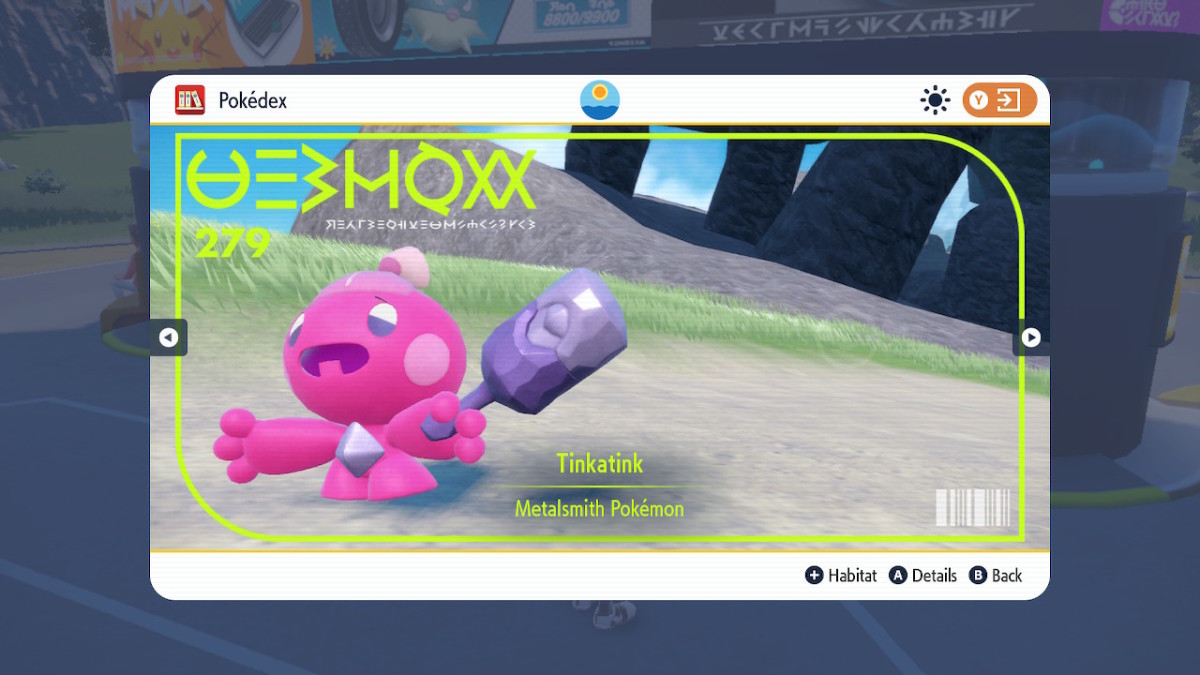
Task: Go Back from the Pokédex entry
Action: 996,575
